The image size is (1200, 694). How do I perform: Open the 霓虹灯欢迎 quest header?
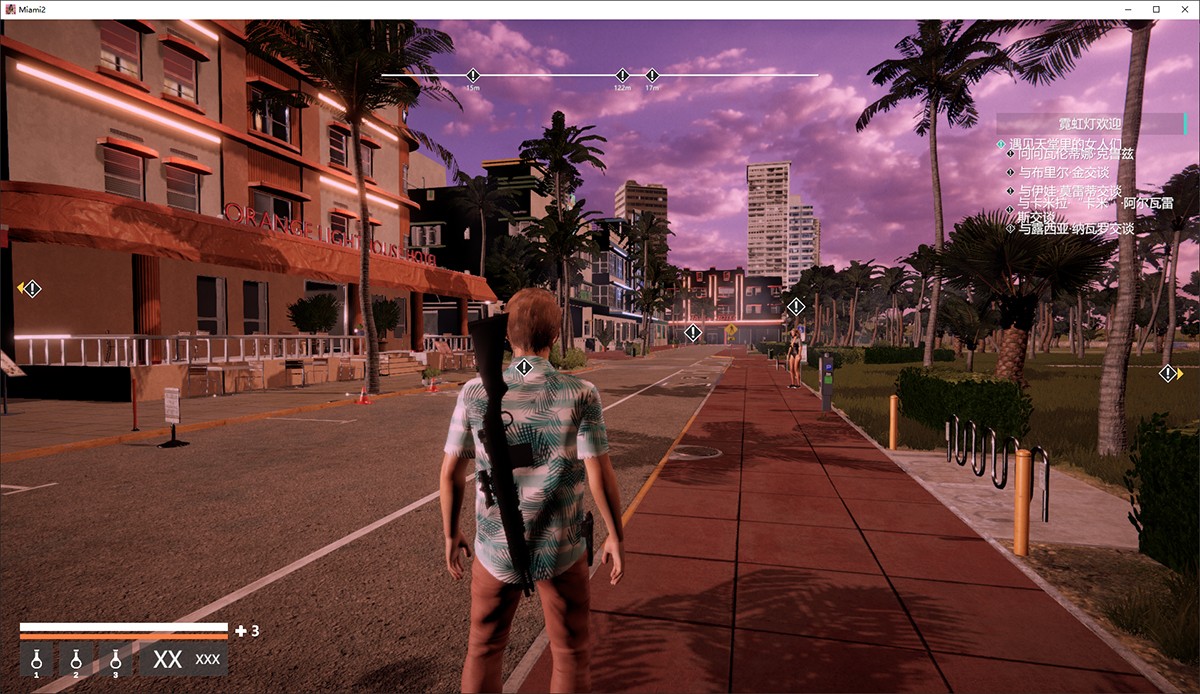click(x=1090, y=124)
